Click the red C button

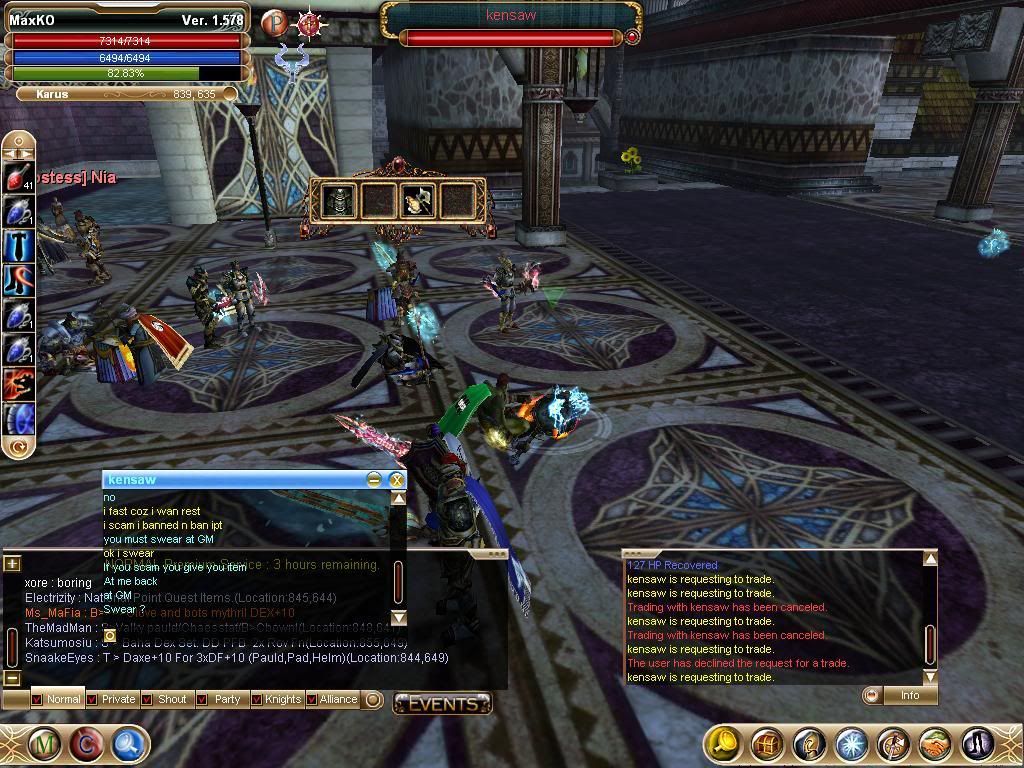point(87,745)
